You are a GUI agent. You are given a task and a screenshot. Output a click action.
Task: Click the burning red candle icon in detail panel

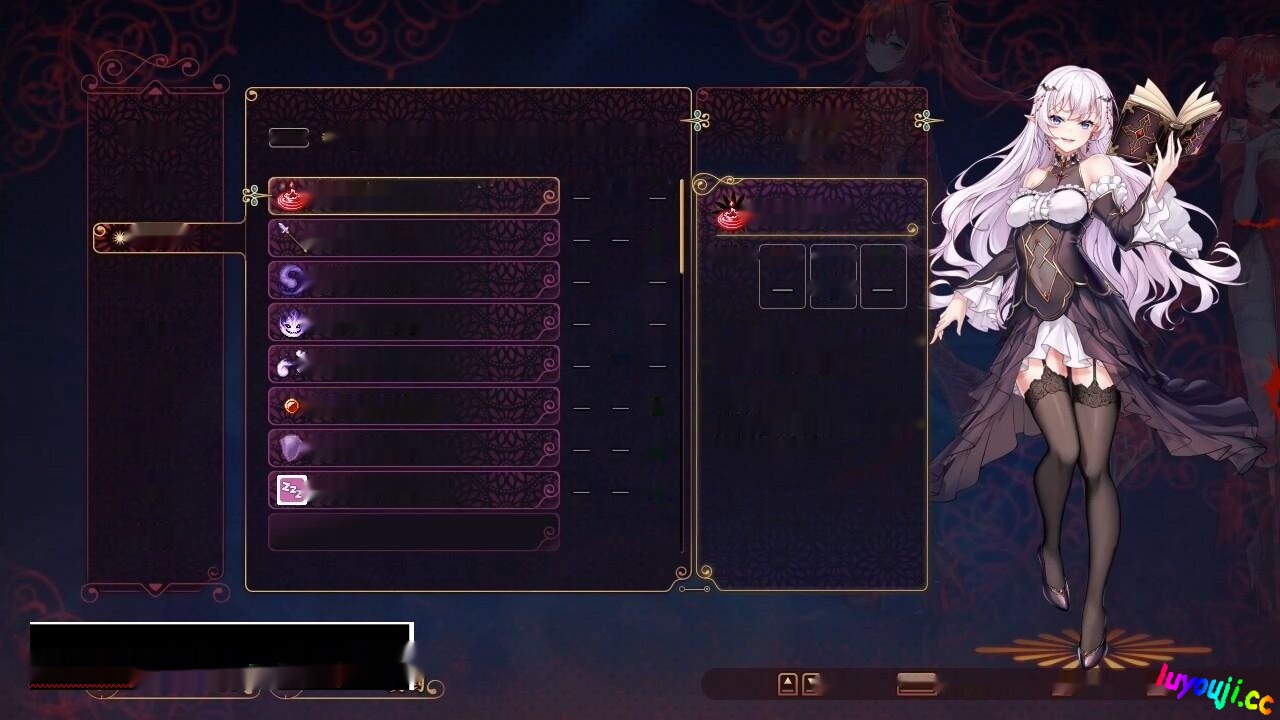click(729, 213)
